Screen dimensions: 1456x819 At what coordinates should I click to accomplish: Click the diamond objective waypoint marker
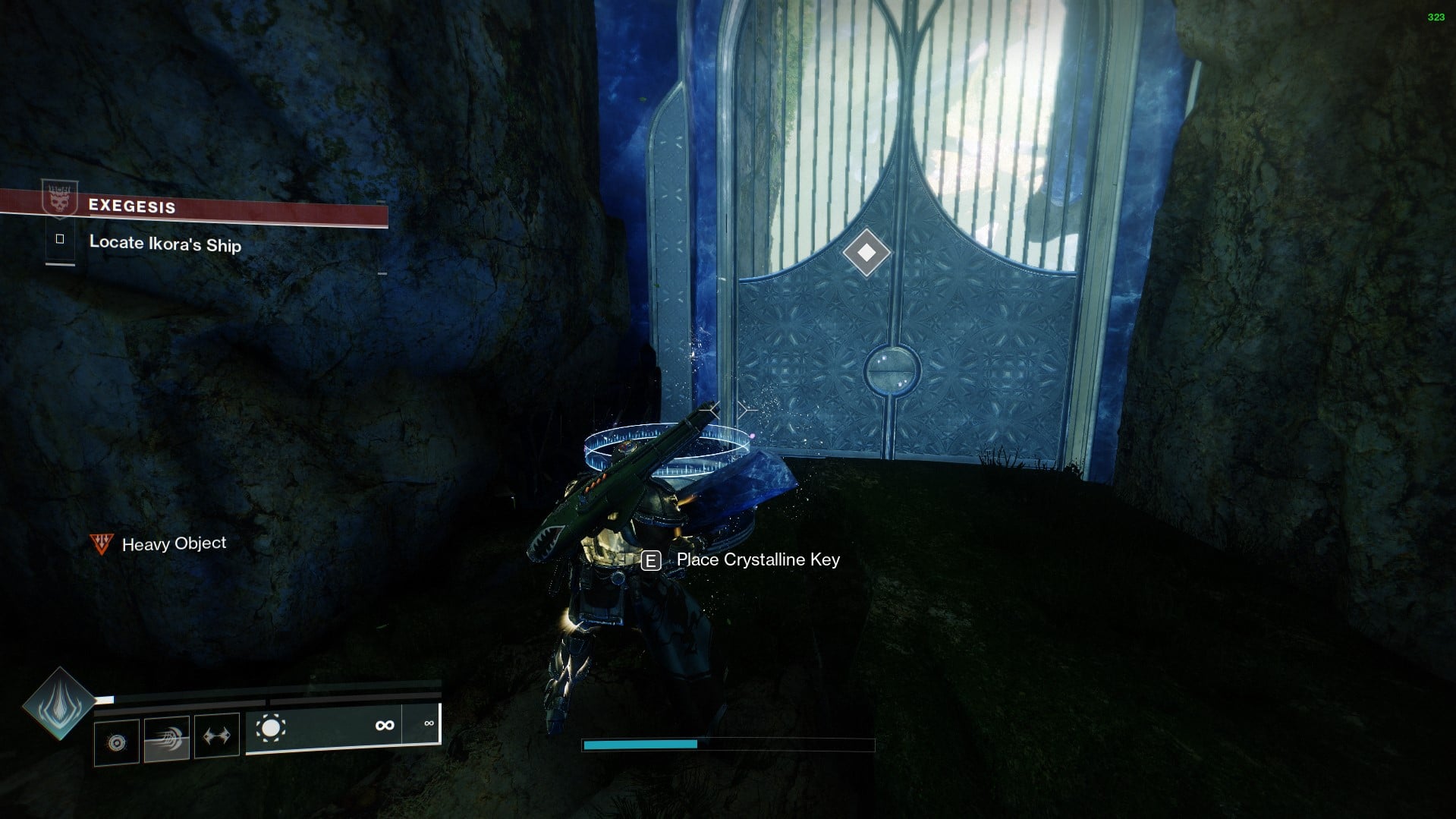coord(866,254)
